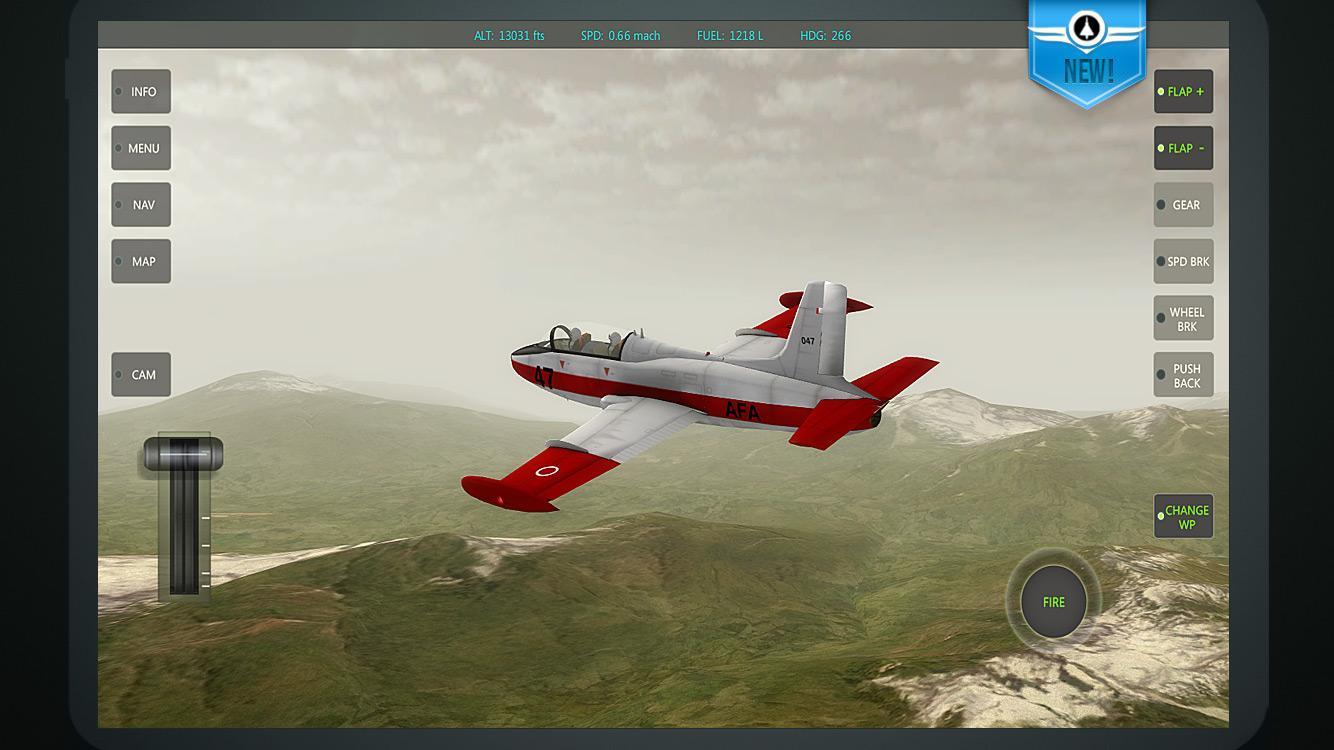The image size is (1334, 750).
Task: Switch view using the CAM button
Action: pyautogui.click(x=140, y=373)
